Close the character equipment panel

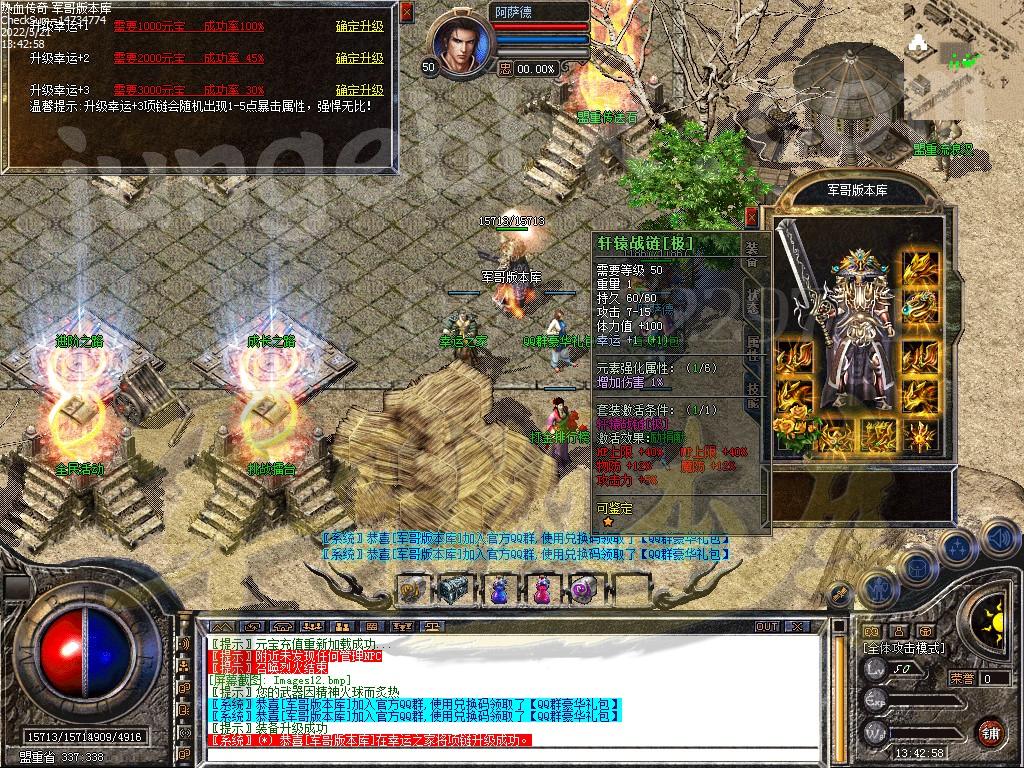(x=752, y=215)
